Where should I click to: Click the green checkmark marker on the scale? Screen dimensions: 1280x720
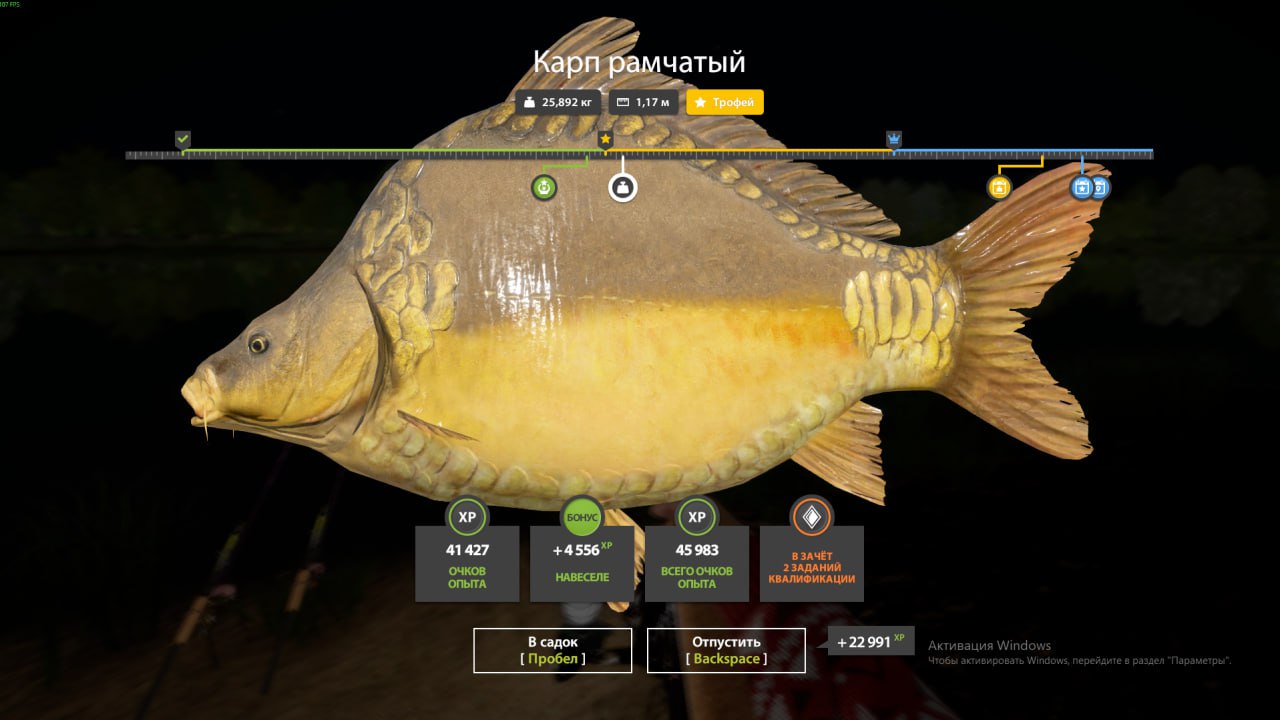coord(182,139)
